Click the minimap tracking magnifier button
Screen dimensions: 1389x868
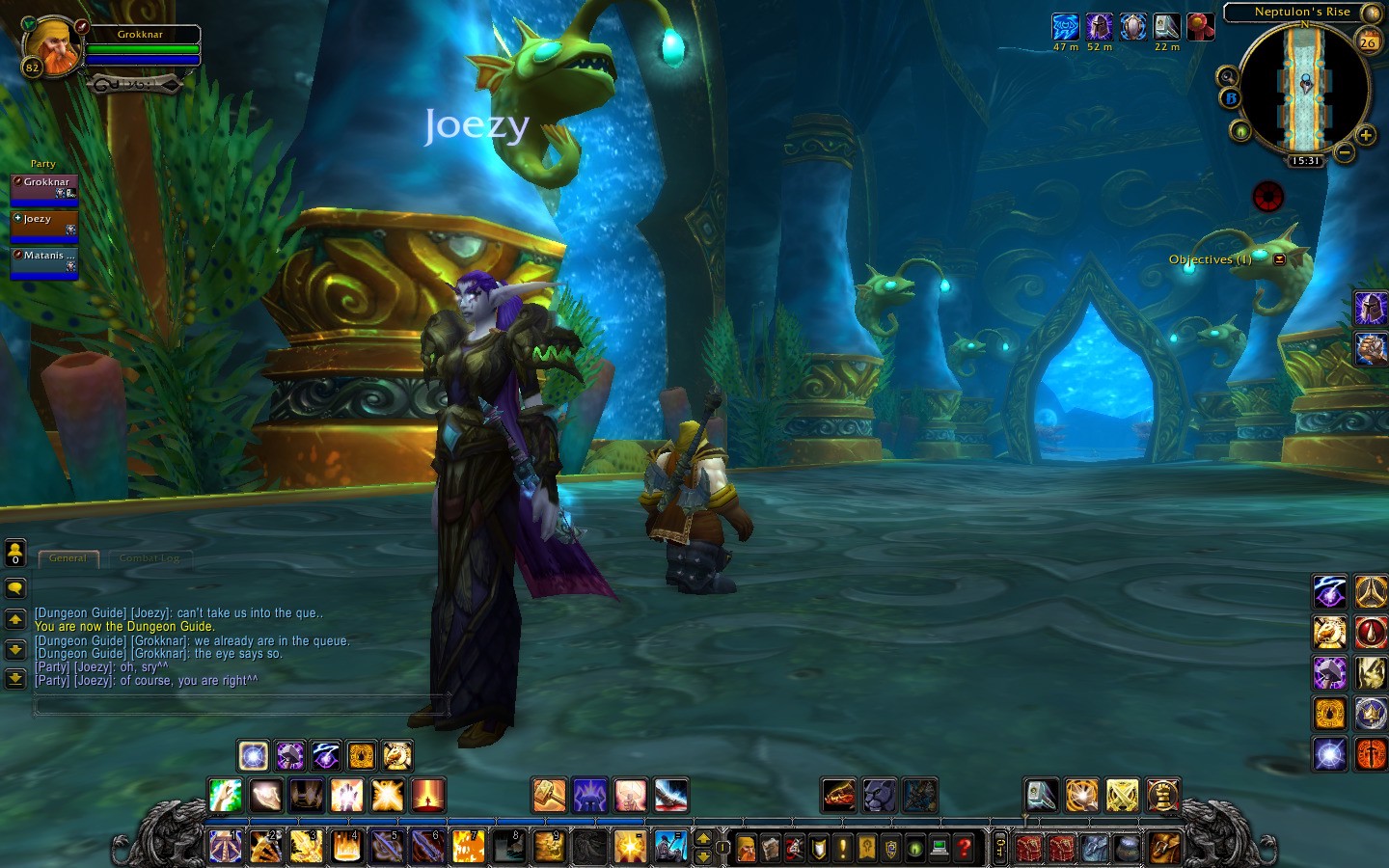(1228, 76)
